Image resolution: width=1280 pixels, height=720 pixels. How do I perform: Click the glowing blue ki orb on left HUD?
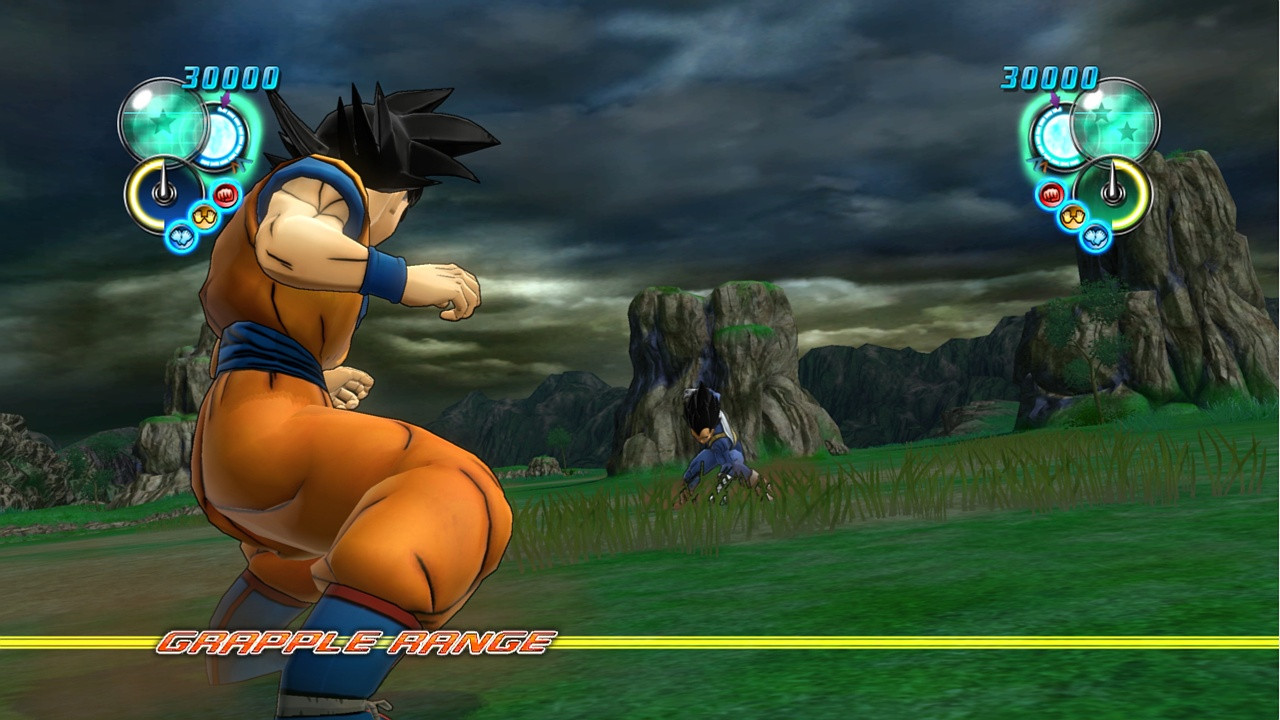pyautogui.click(x=221, y=135)
